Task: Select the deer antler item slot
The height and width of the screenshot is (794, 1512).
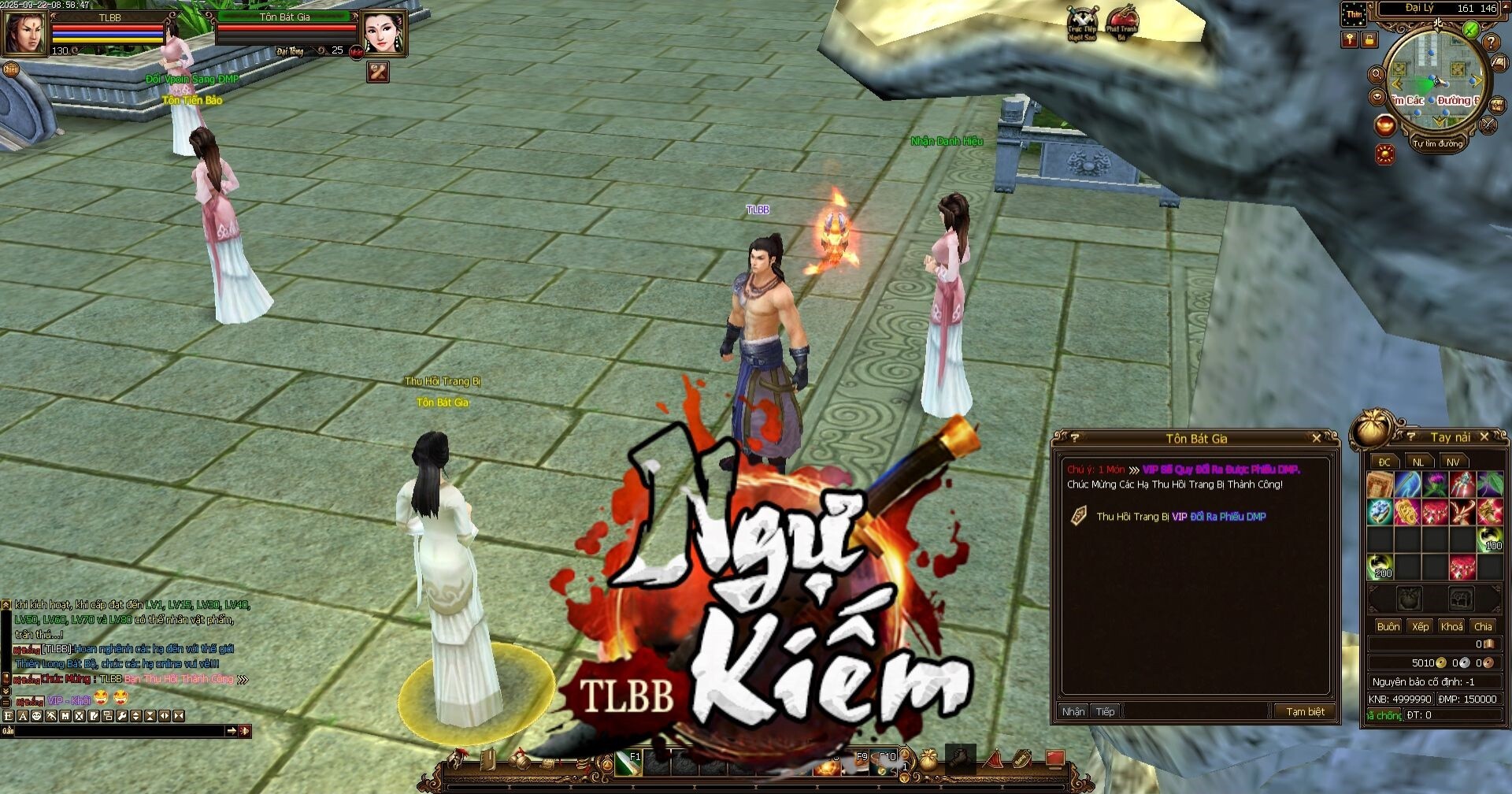Action: point(1462,512)
